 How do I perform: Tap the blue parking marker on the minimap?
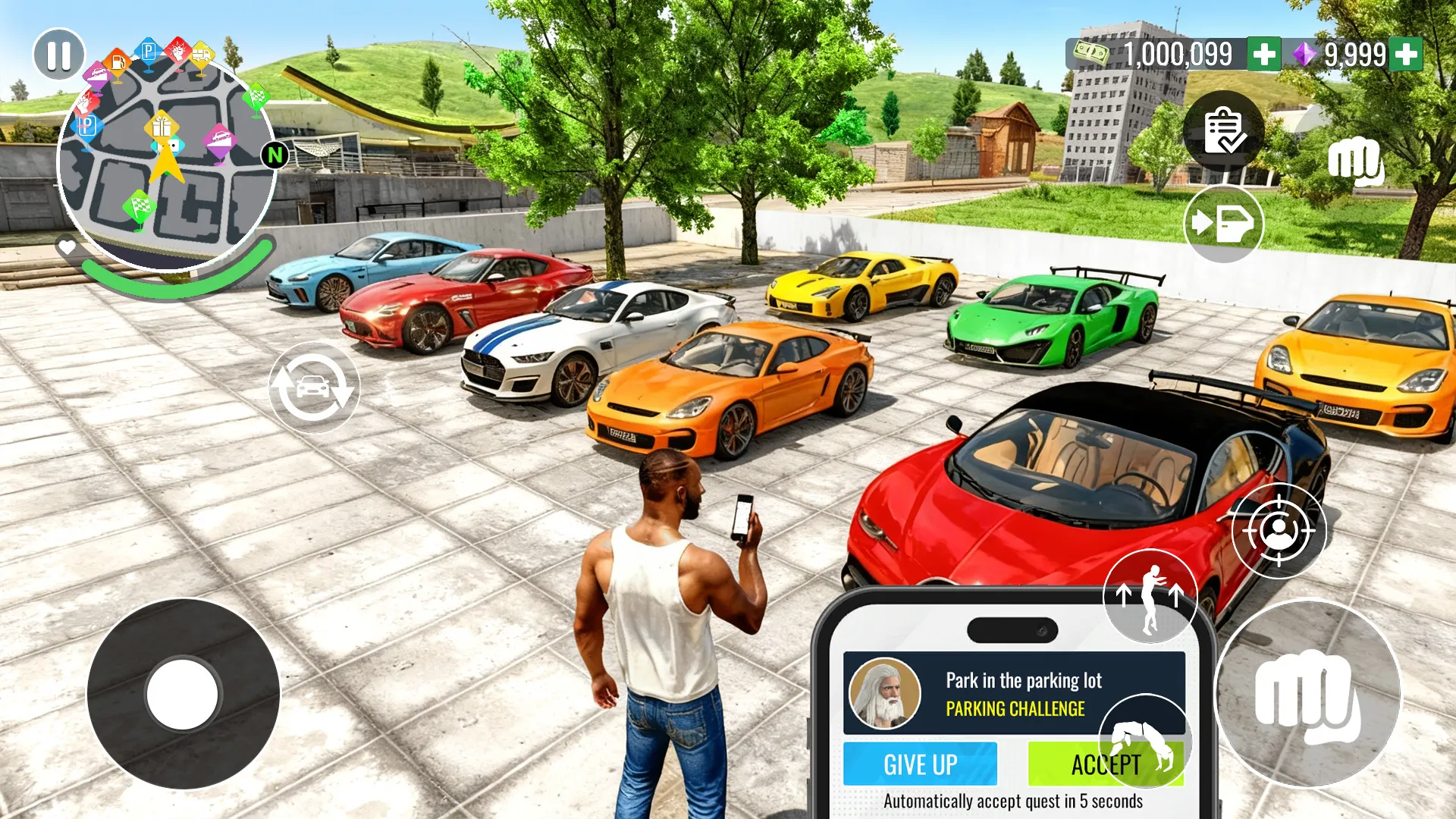tap(149, 52)
